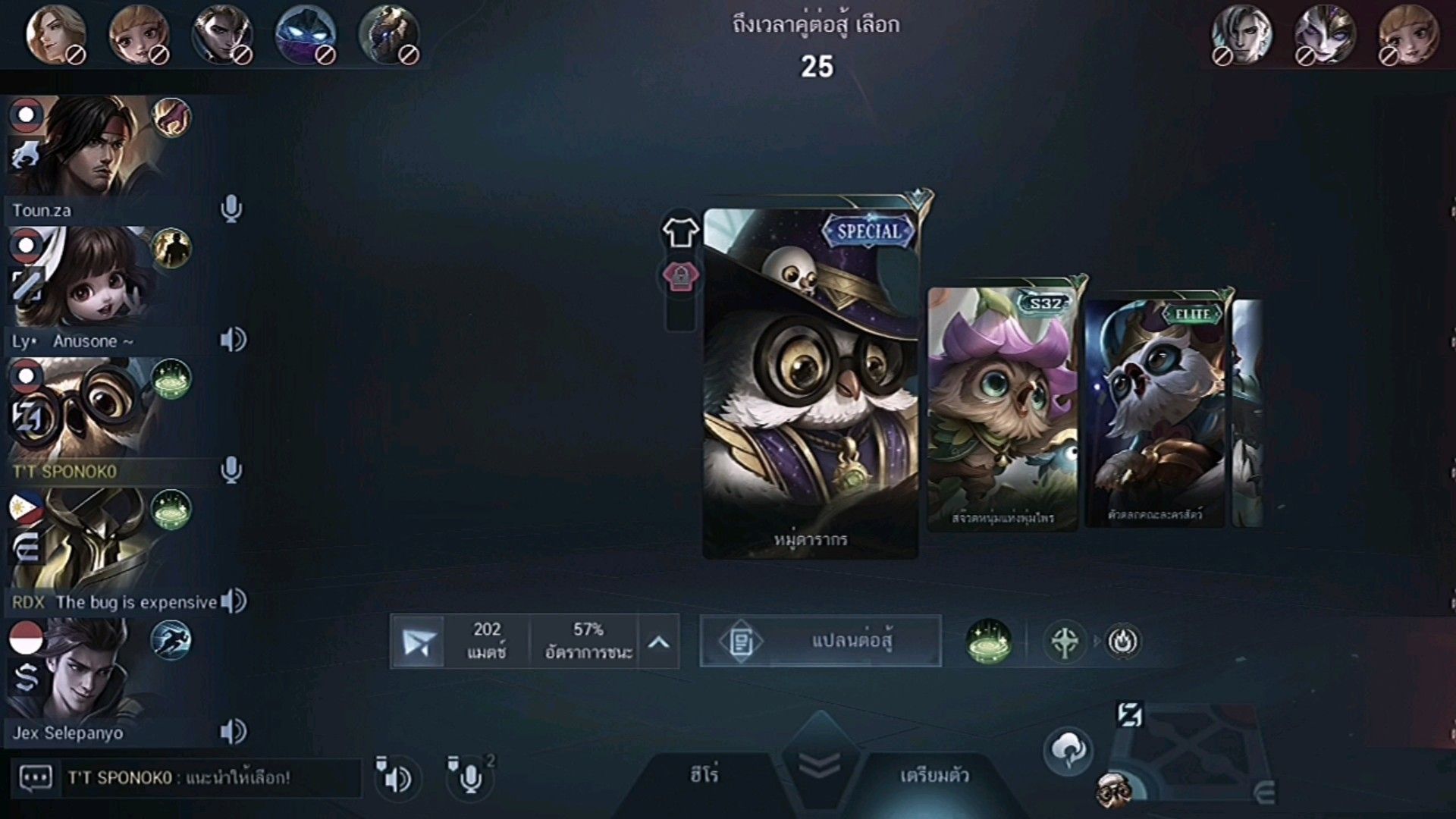Switch to the hero tab
Screen dimensions: 1456x819
[x=704, y=775]
